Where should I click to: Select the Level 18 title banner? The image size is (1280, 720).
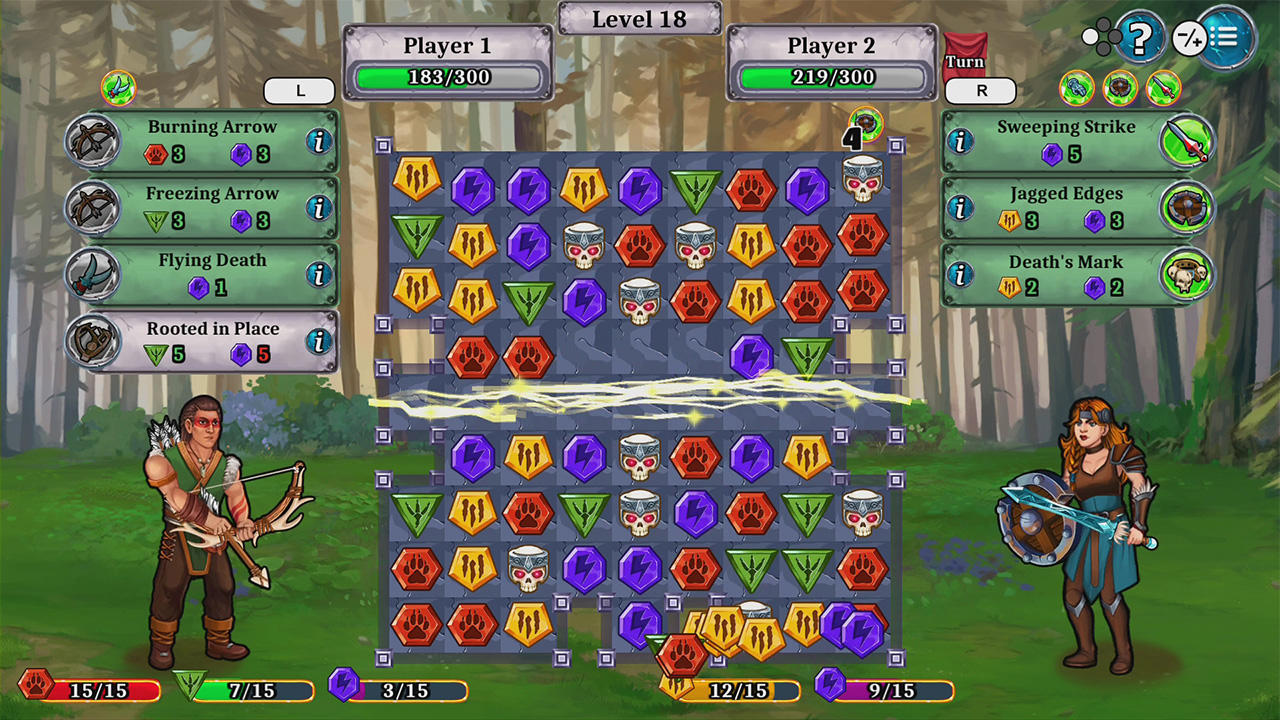640,18
